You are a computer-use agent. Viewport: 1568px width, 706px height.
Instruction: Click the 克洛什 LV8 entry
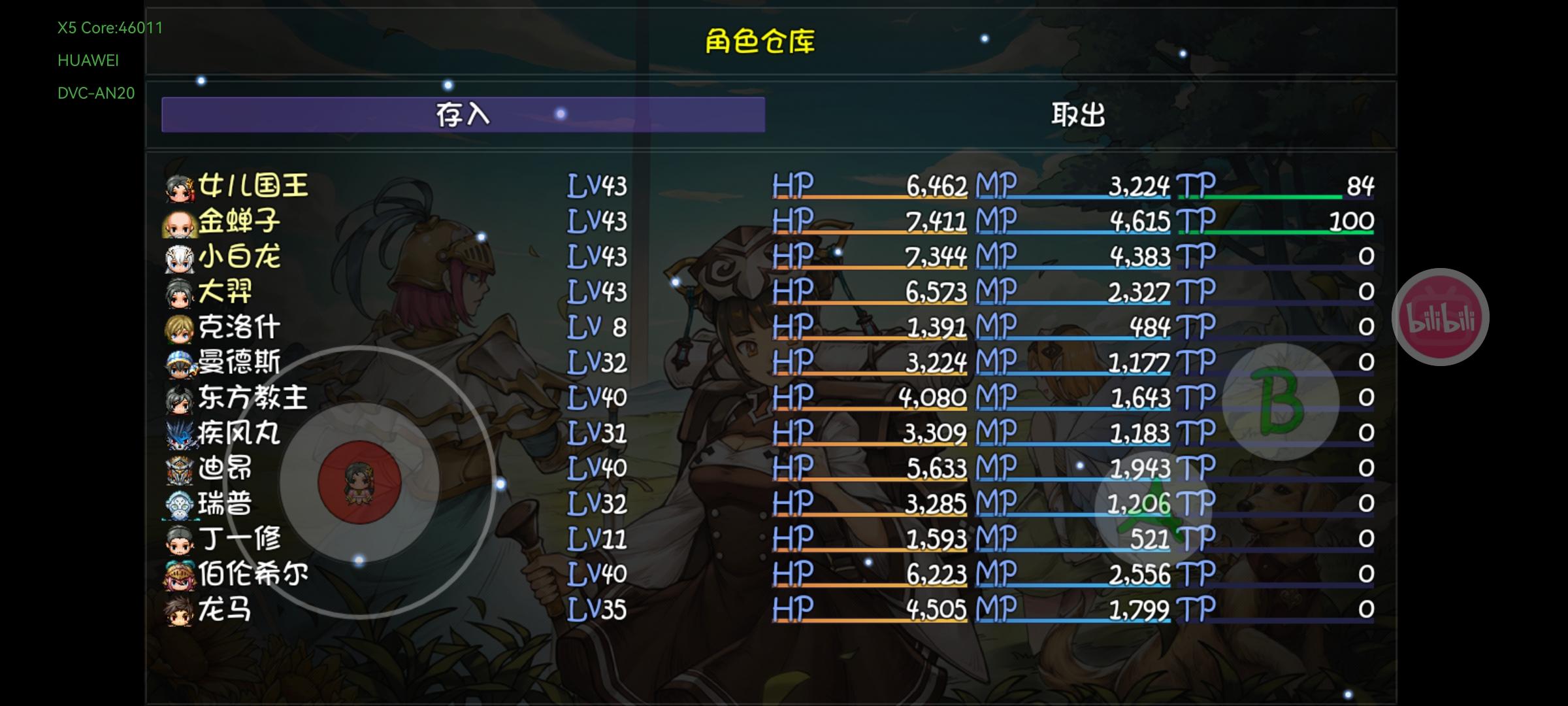392,327
